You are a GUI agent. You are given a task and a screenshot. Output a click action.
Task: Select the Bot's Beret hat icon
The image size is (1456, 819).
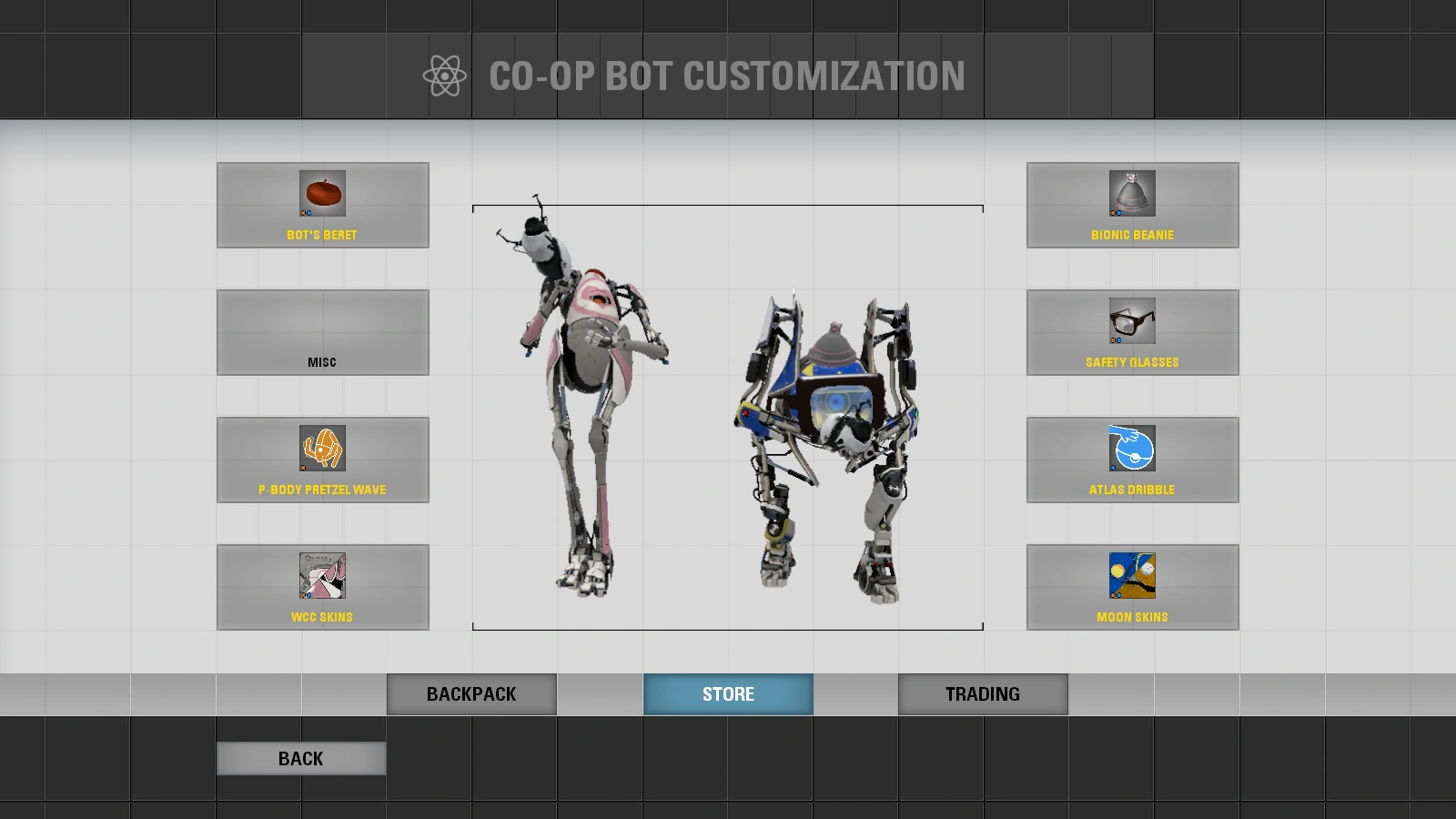[x=322, y=193]
